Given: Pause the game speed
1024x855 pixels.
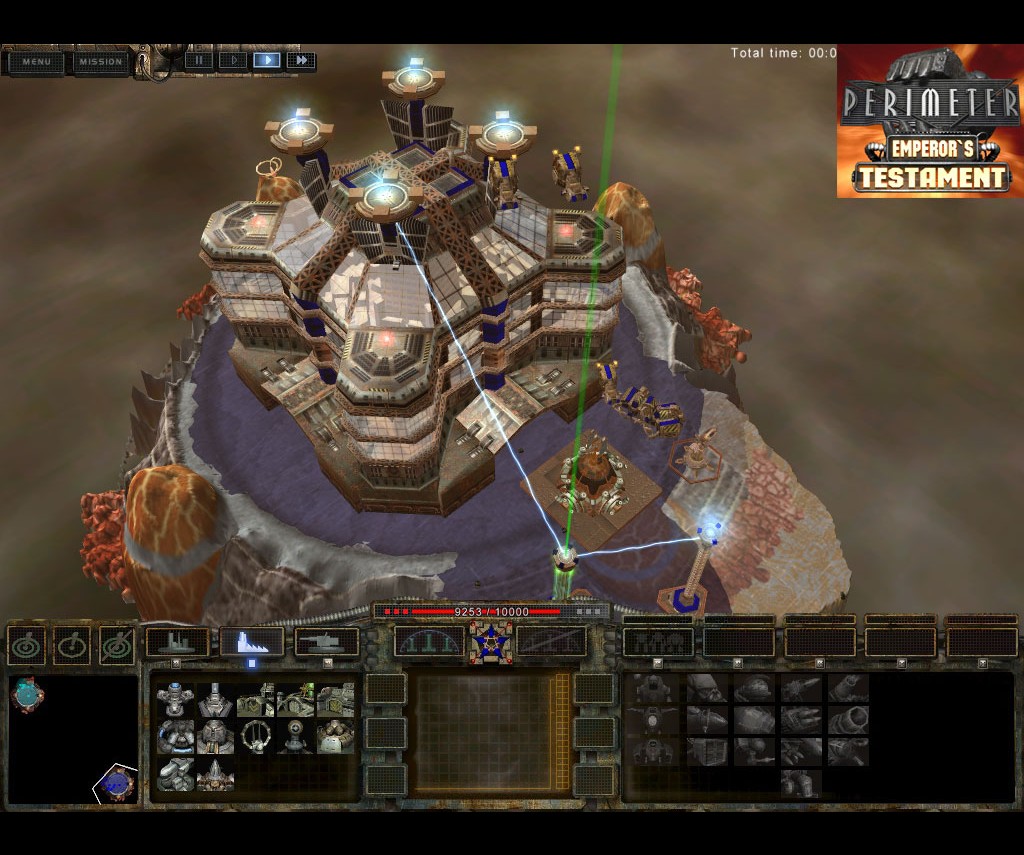Looking at the screenshot, I should [x=199, y=60].
